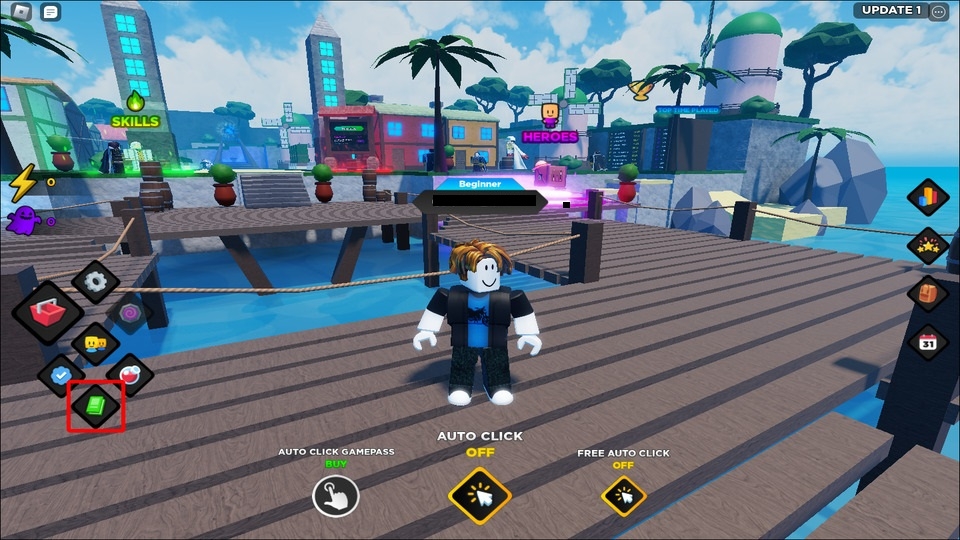Click the purple swirl portal icon
This screenshot has height=540, width=960.
click(x=129, y=313)
